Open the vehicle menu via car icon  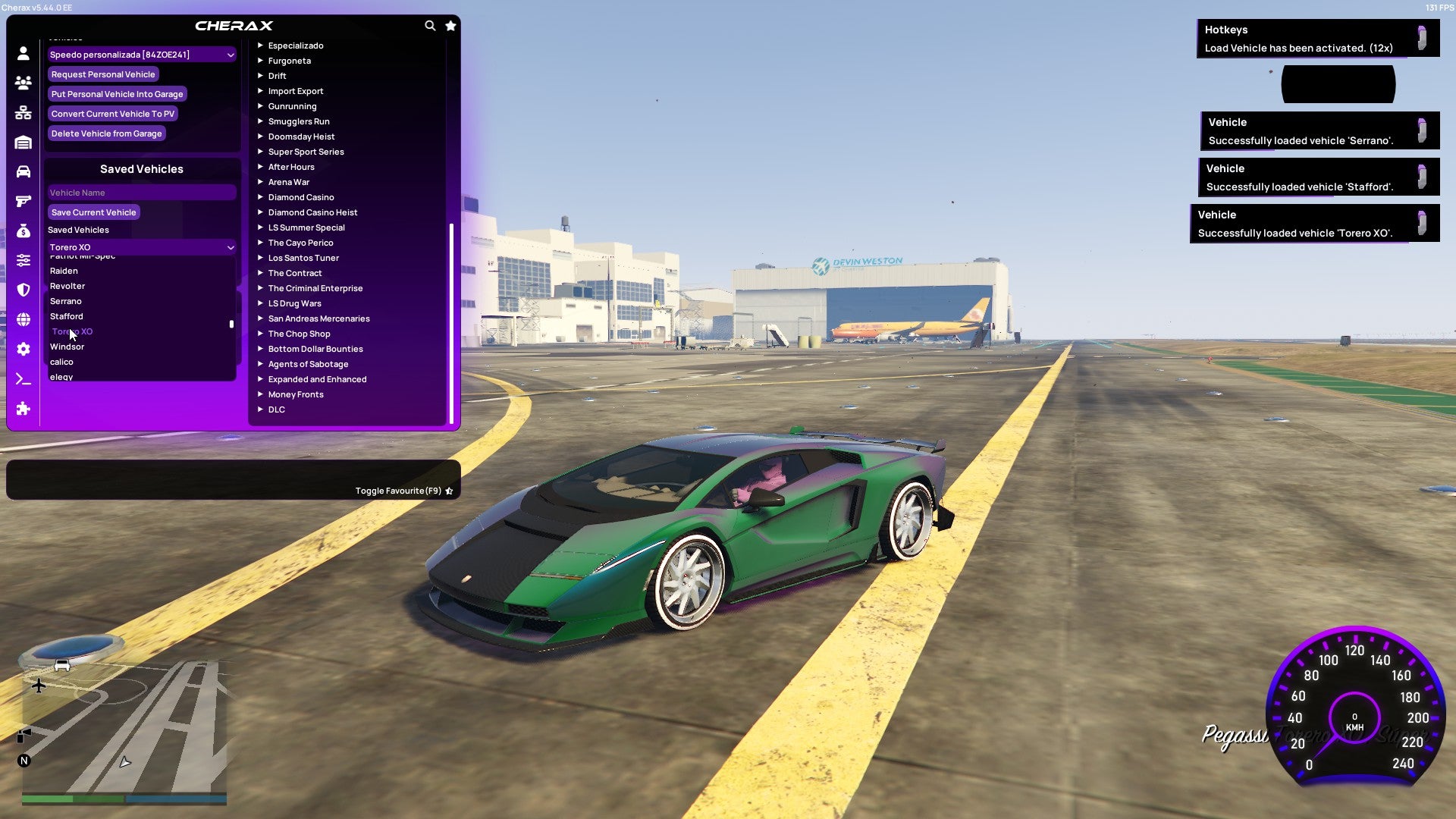(x=23, y=172)
